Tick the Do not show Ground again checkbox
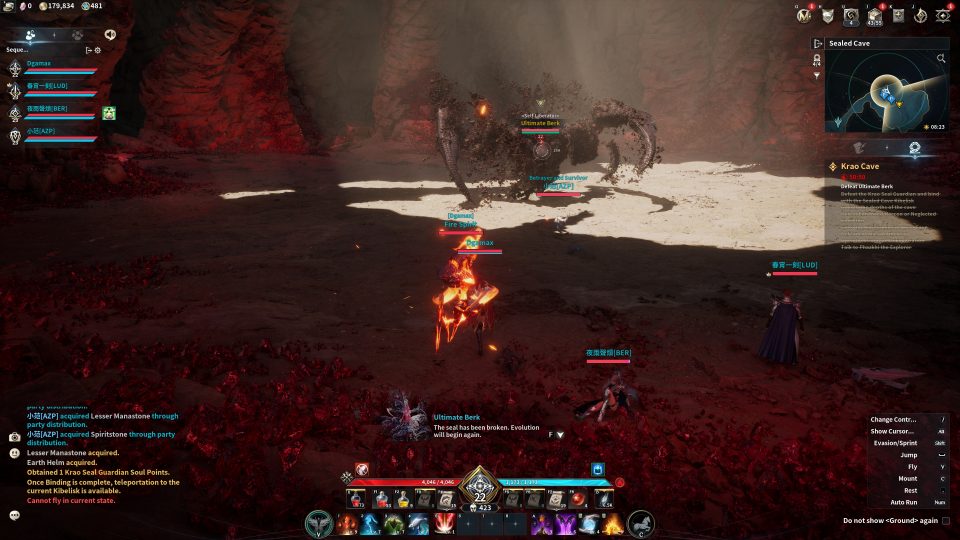Image resolution: width=960 pixels, height=540 pixels. click(946, 520)
